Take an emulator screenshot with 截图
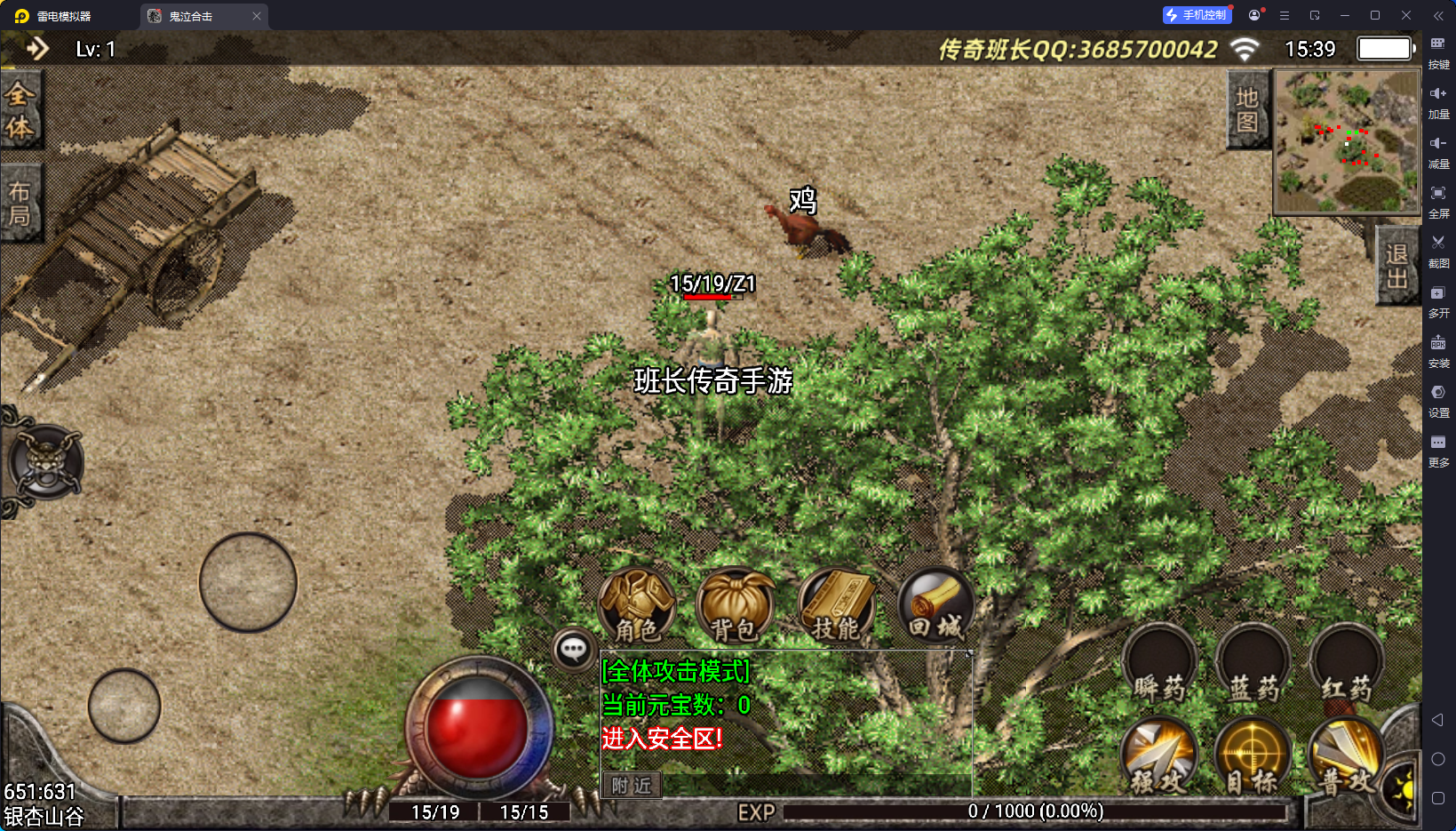Screen dimensions: 1456x831 [1438, 249]
